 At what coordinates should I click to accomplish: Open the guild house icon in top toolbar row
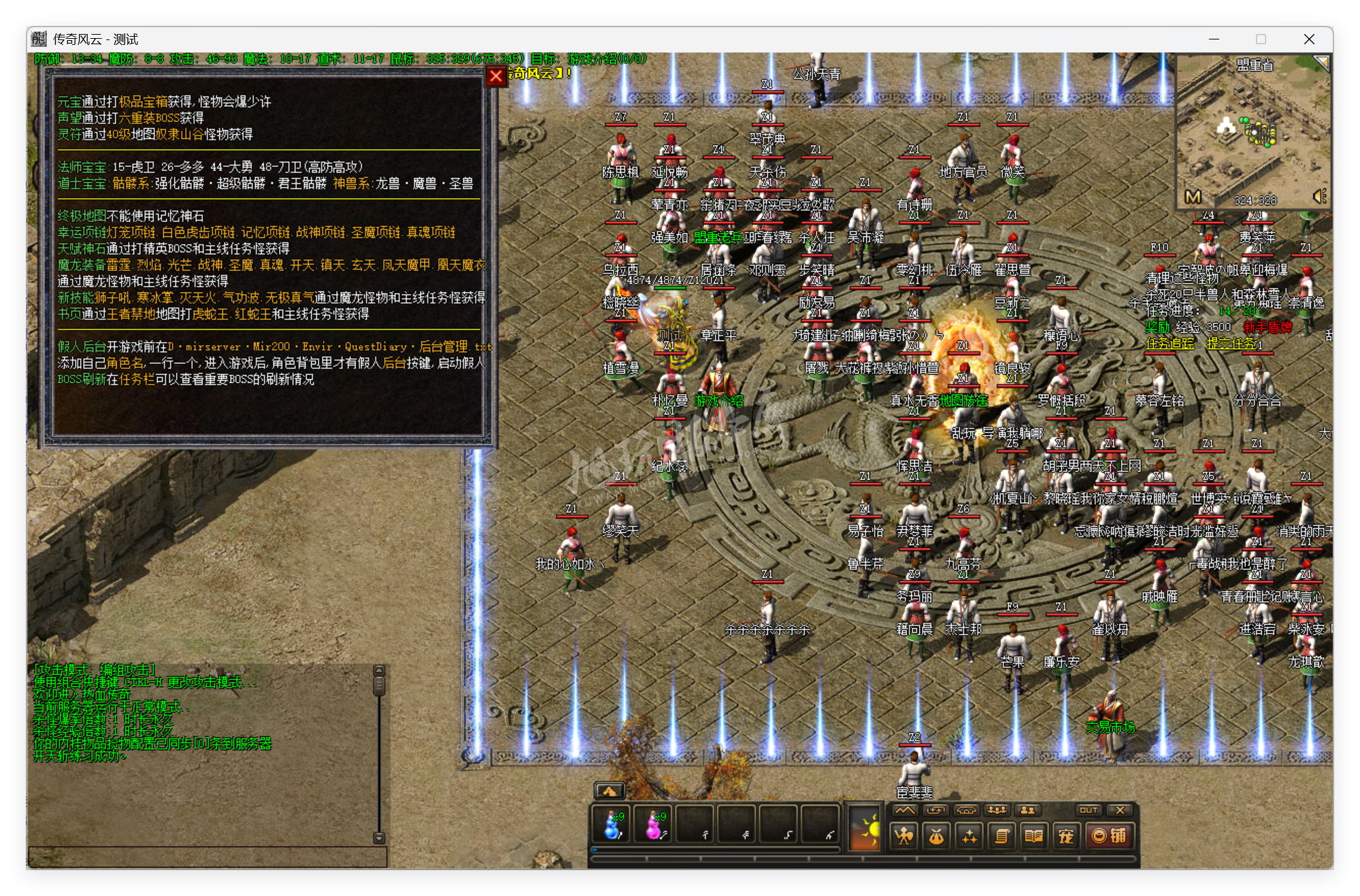pyautogui.click(x=967, y=810)
